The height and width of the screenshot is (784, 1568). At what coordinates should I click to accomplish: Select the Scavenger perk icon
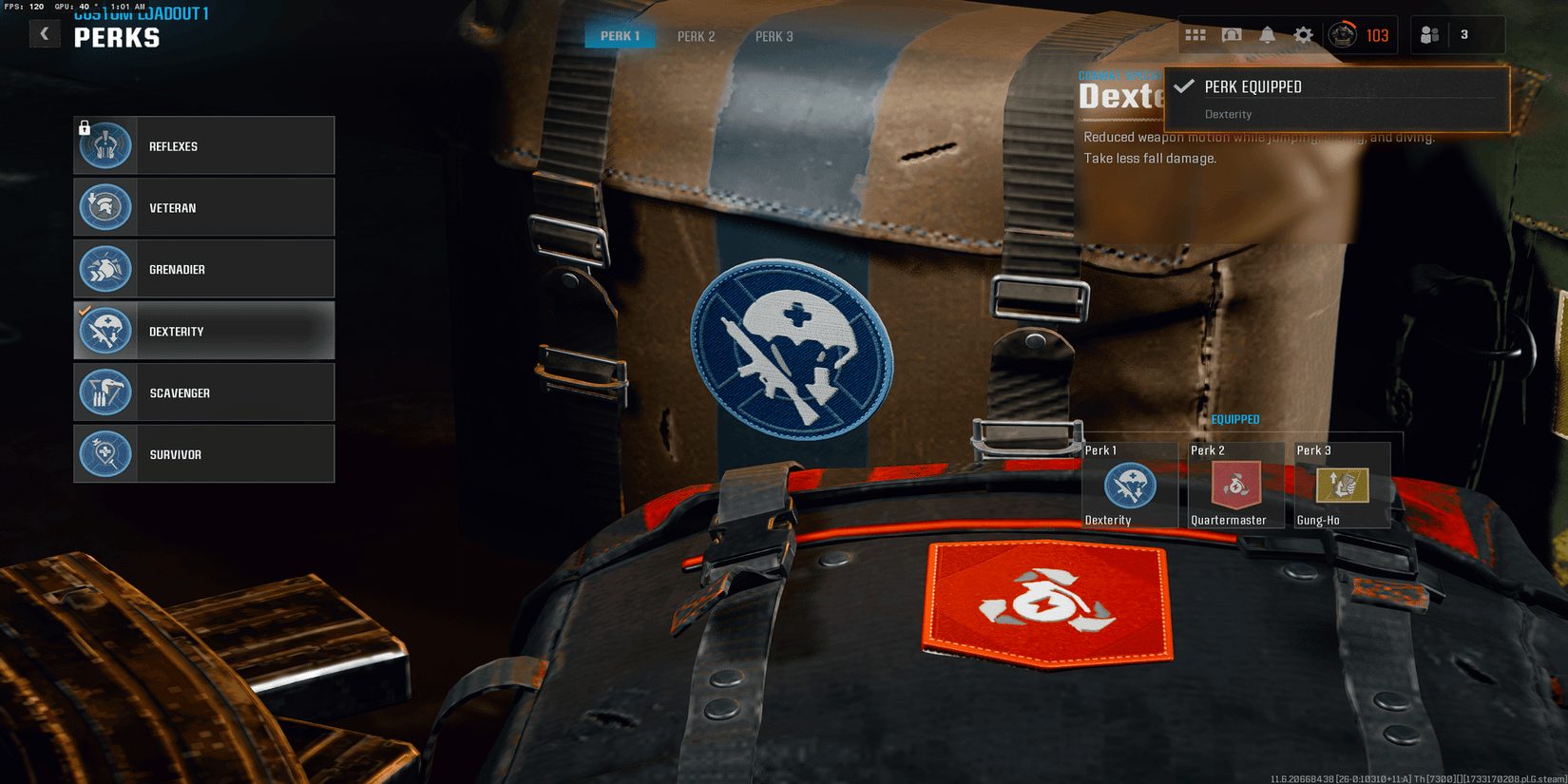click(x=105, y=392)
